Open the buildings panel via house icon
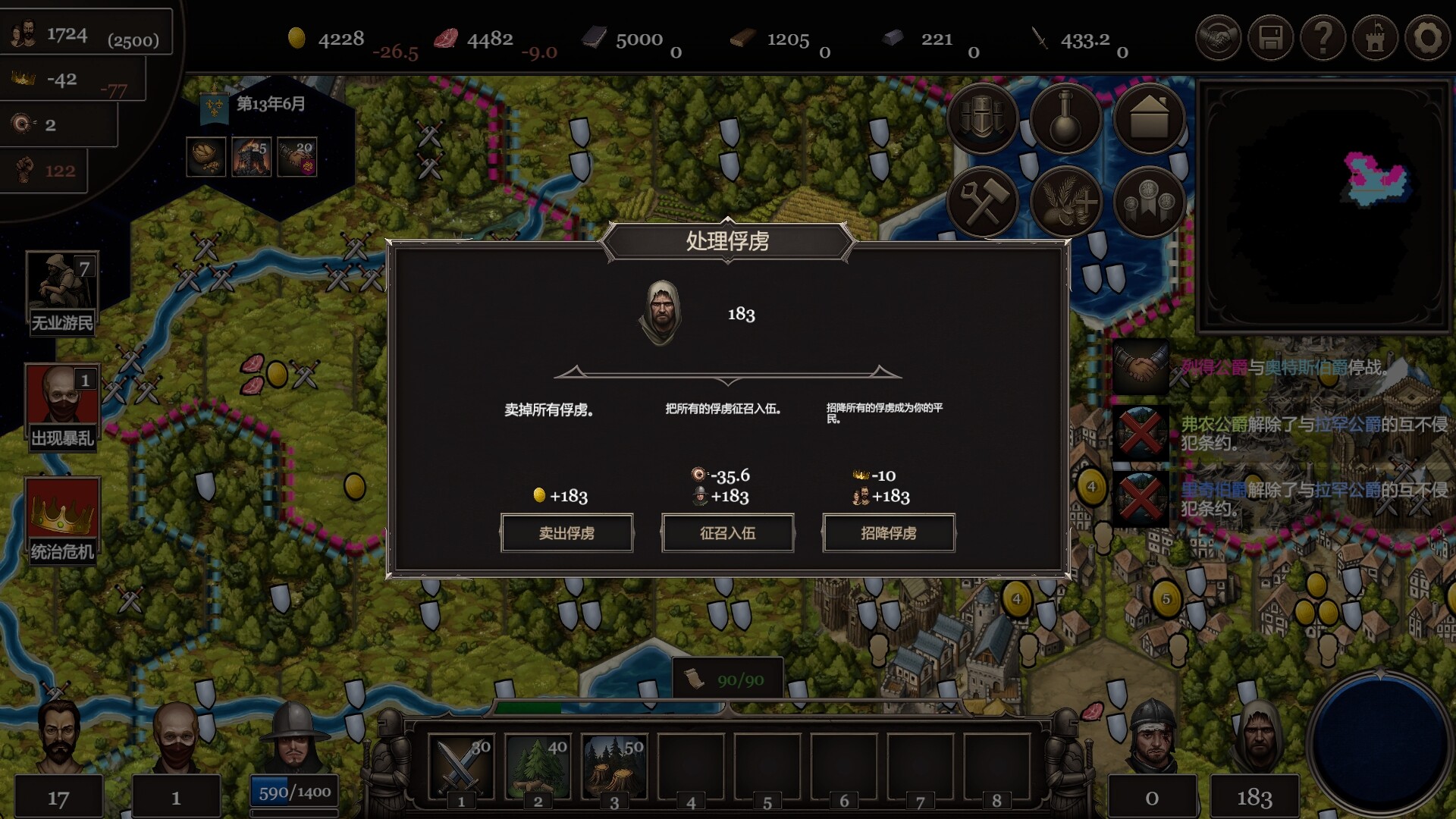This screenshot has width=1456, height=819. pos(1149,119)
